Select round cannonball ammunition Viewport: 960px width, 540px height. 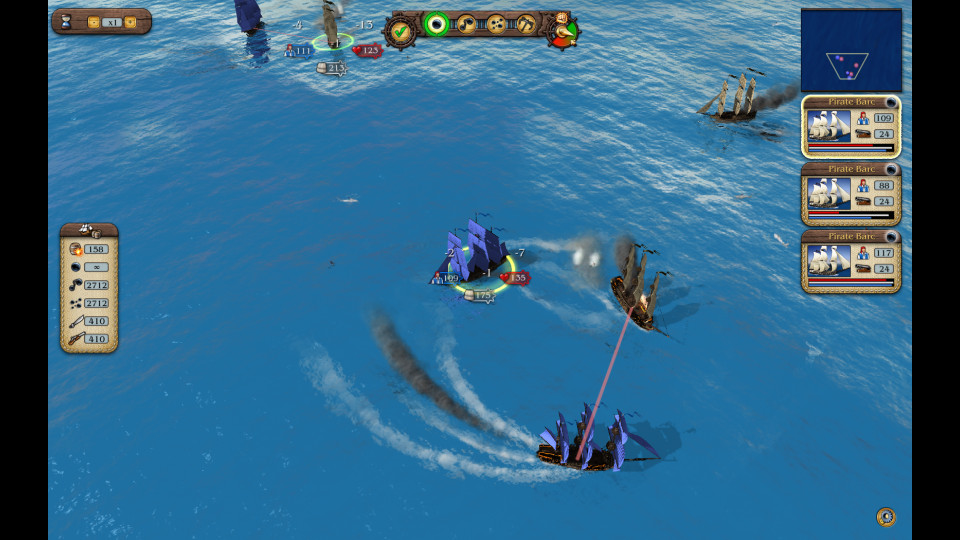pos(436,24)
